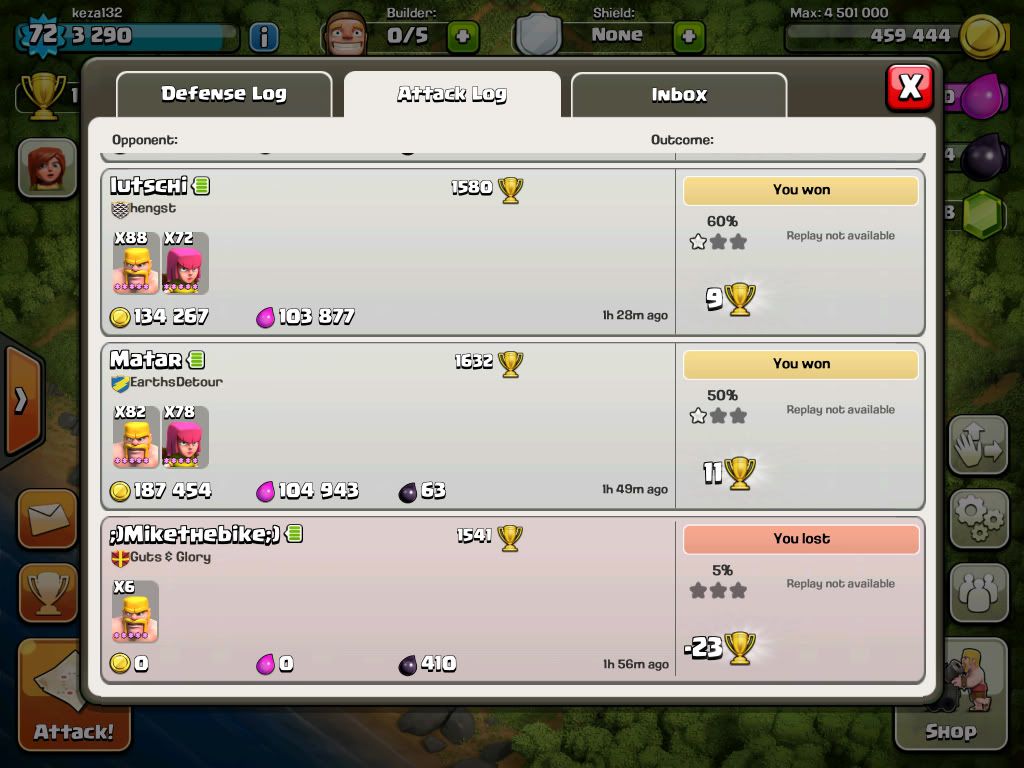Open the mail envelope messages
Viewport: 1024px width, 768px height.
[47, 519]
